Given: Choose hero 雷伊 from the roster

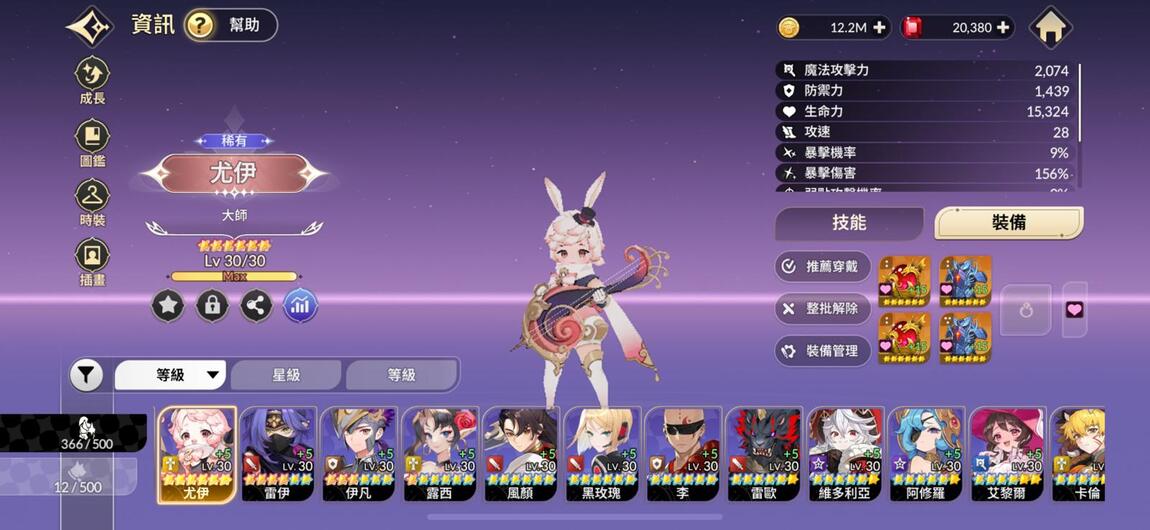Looking at the screenshot, I should pos(278,453).
